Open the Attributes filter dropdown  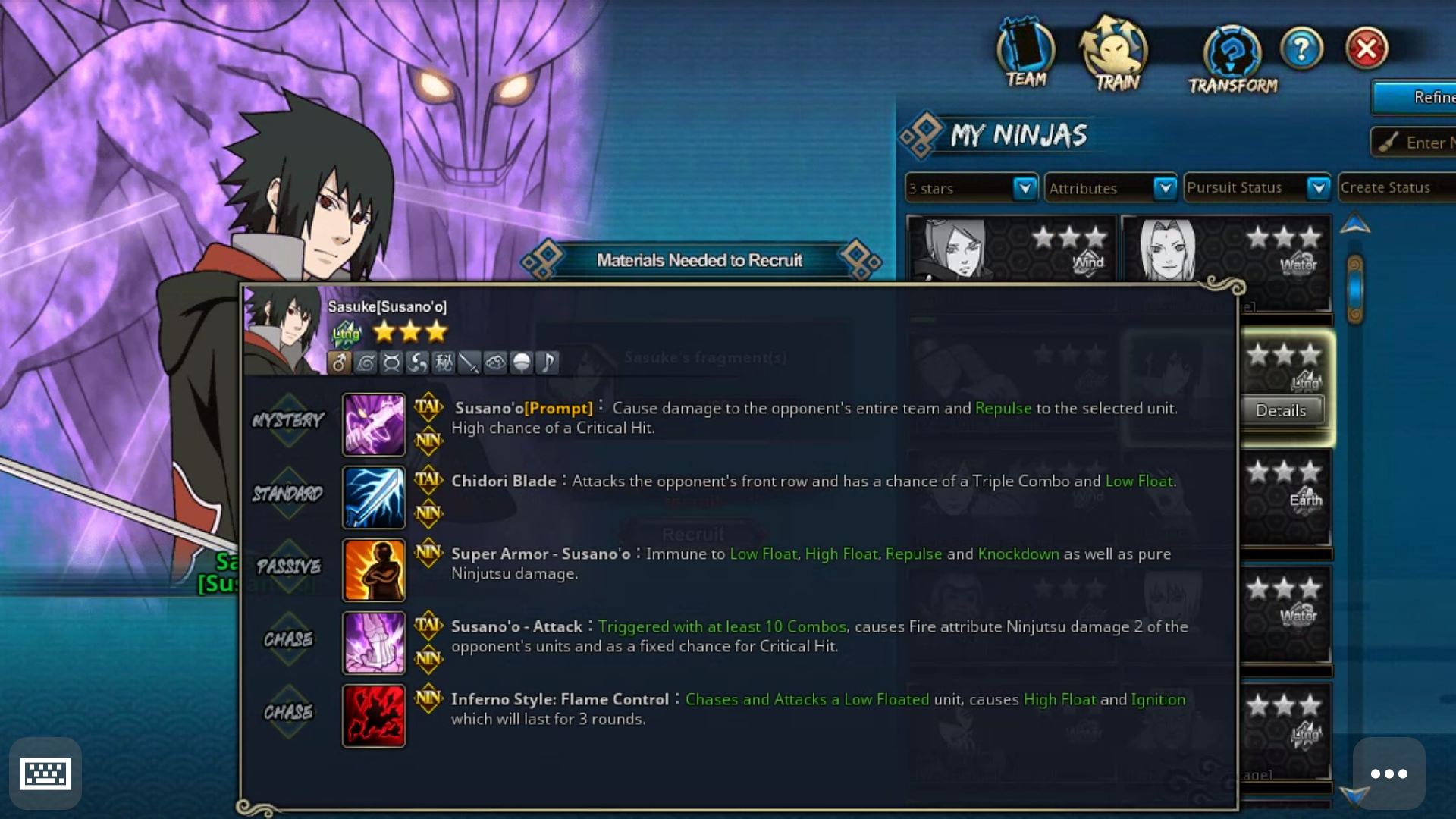click(x=1111, y=188)
